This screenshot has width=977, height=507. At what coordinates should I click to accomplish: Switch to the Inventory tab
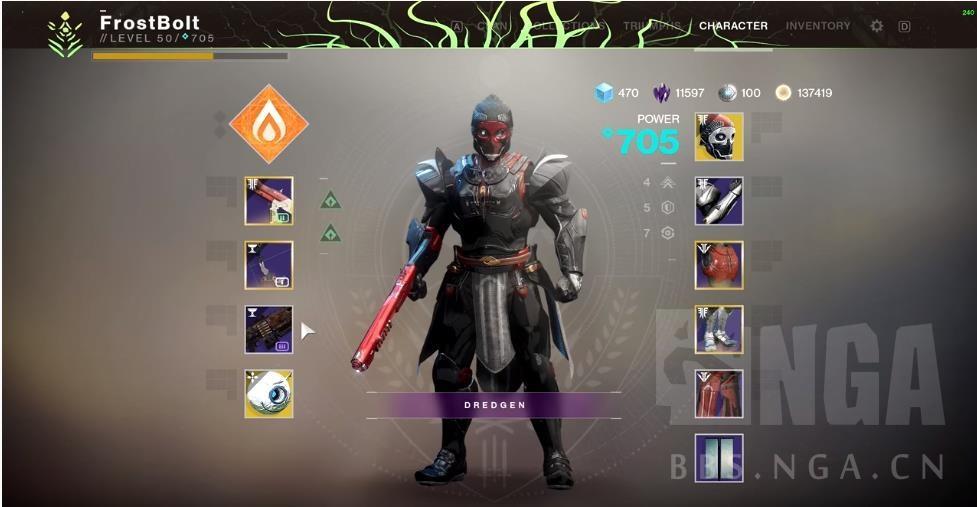pos(817,26)
